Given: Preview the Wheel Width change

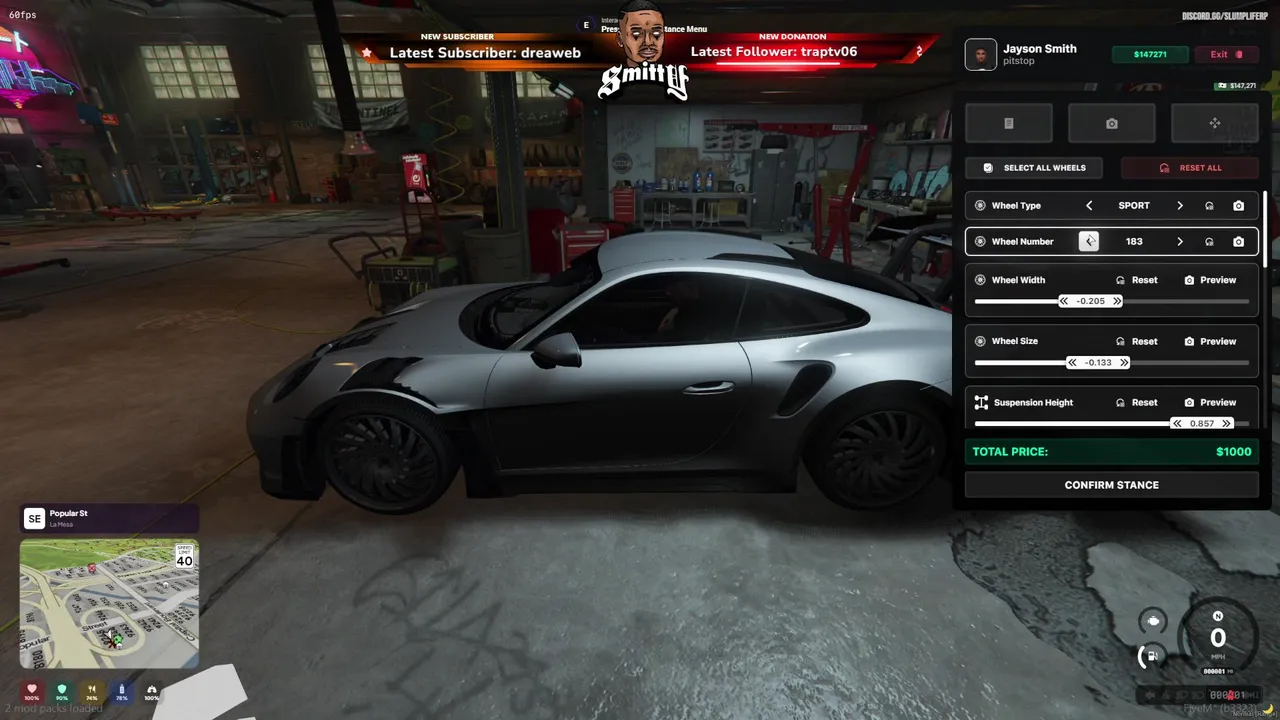Looking at the screenshot, I should coord(1210,280).
